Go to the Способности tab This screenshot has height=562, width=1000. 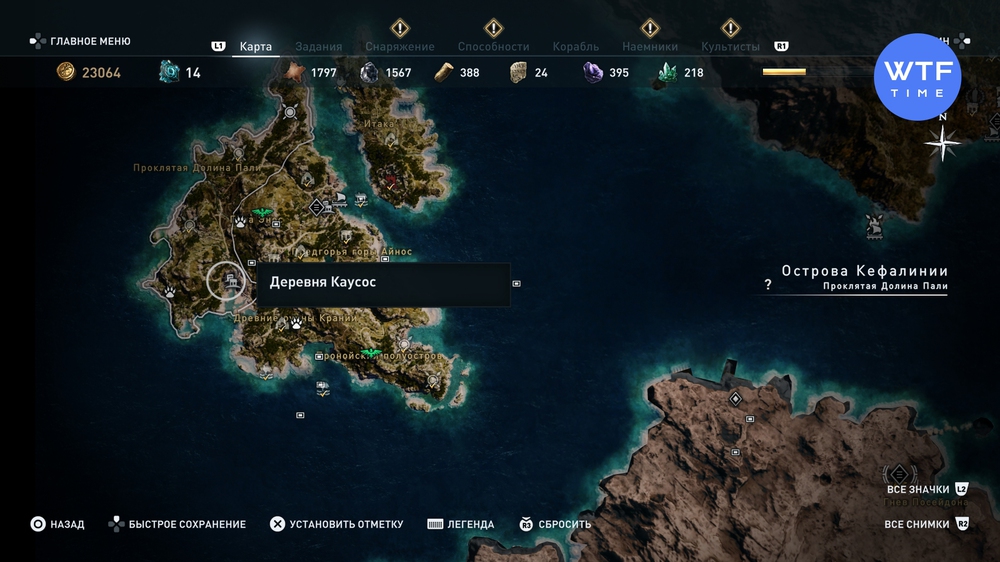(x=493, y=47)
